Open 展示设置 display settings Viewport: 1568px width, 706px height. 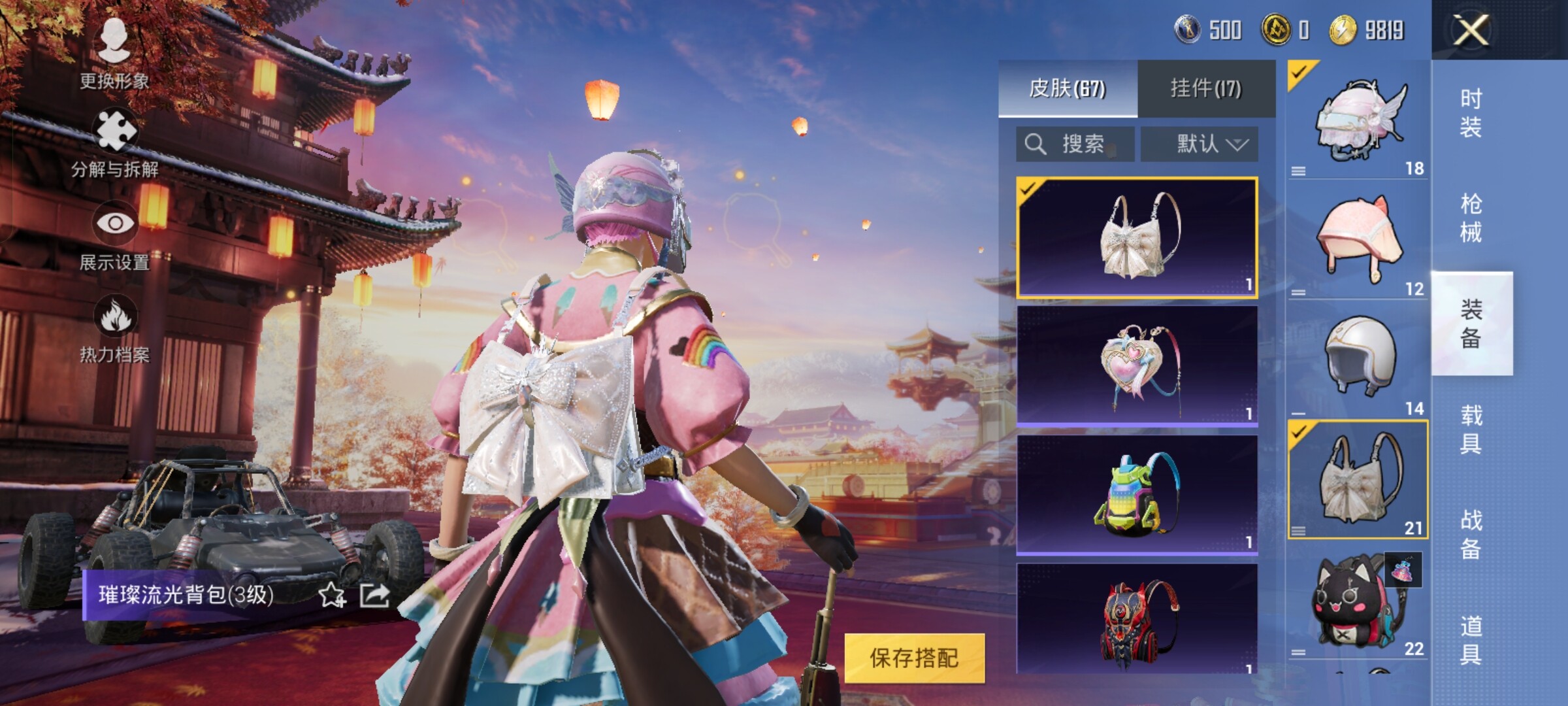(x=115, y=235)
